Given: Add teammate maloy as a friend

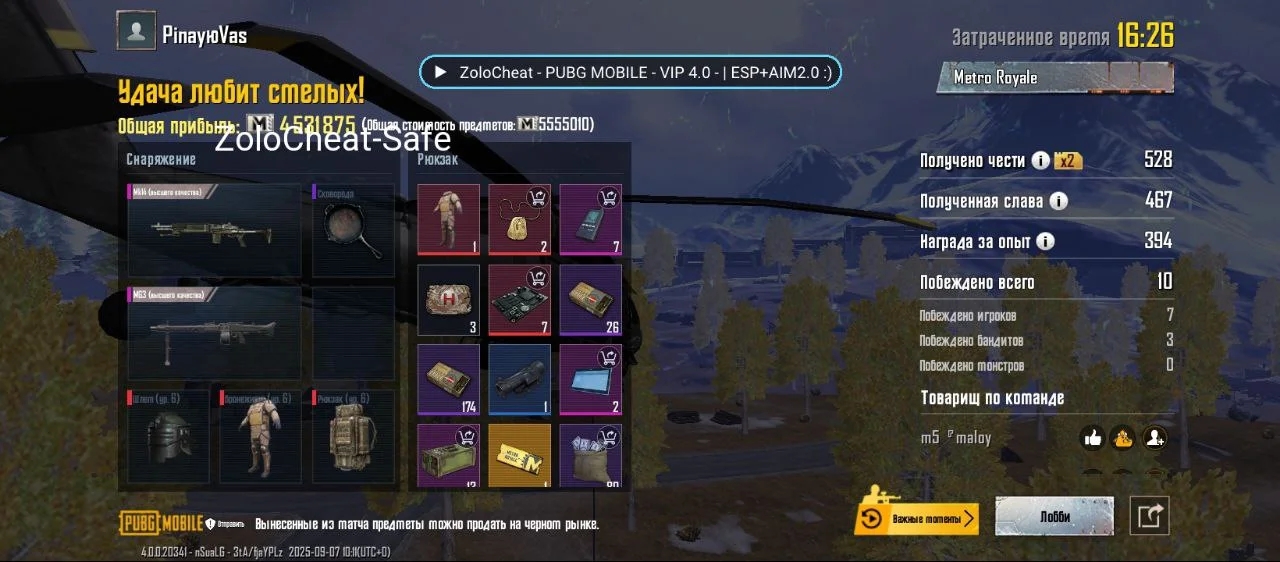Looking at the screenshot, I should point(1154,438).
